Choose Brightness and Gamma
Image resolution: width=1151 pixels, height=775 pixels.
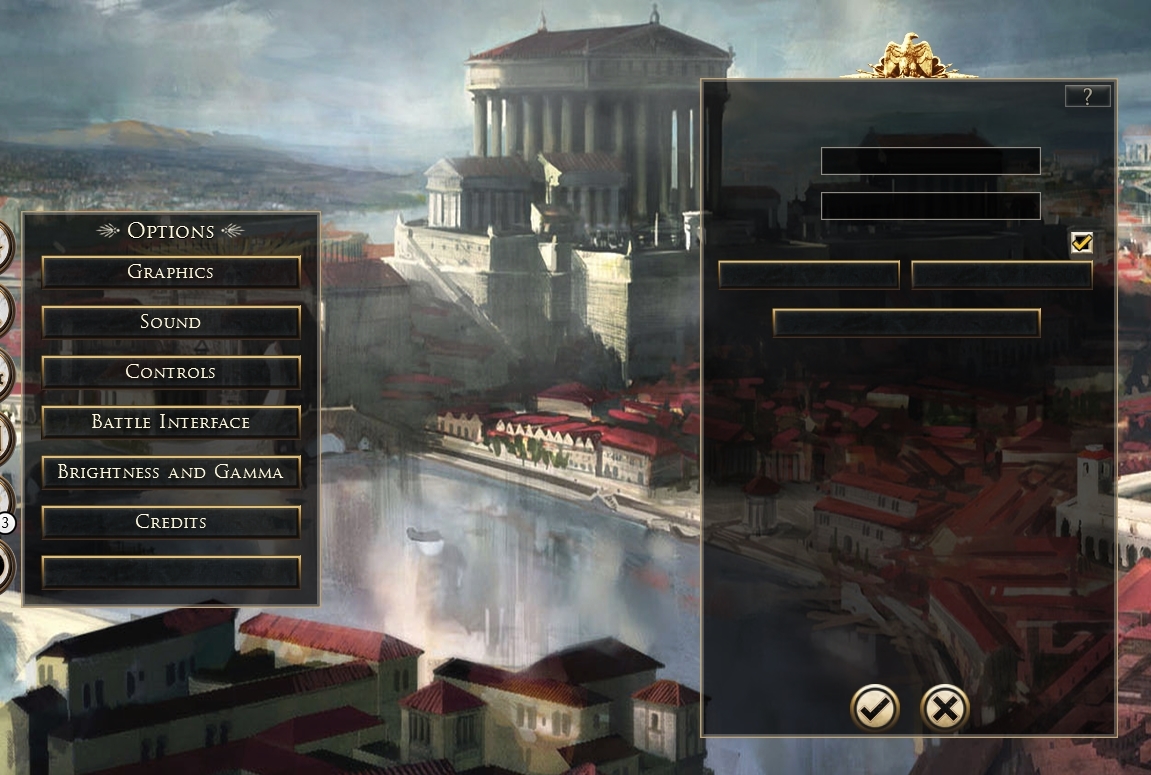(171, 472)
